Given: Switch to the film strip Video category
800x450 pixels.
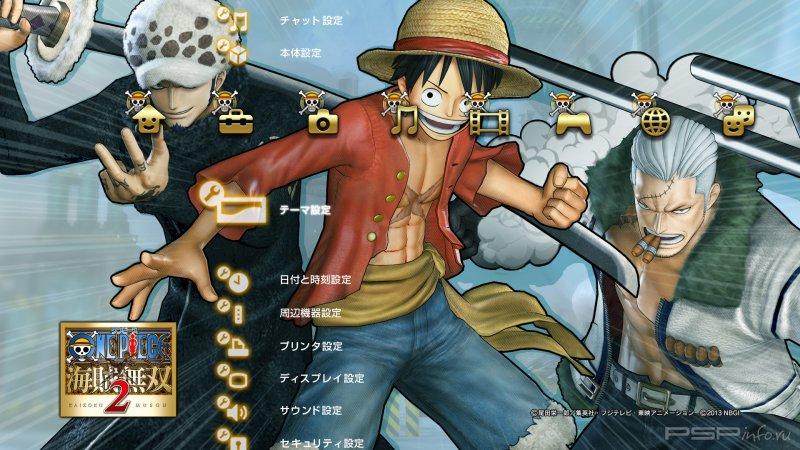Looking at the screenshot, I should [x=490, y=119].
